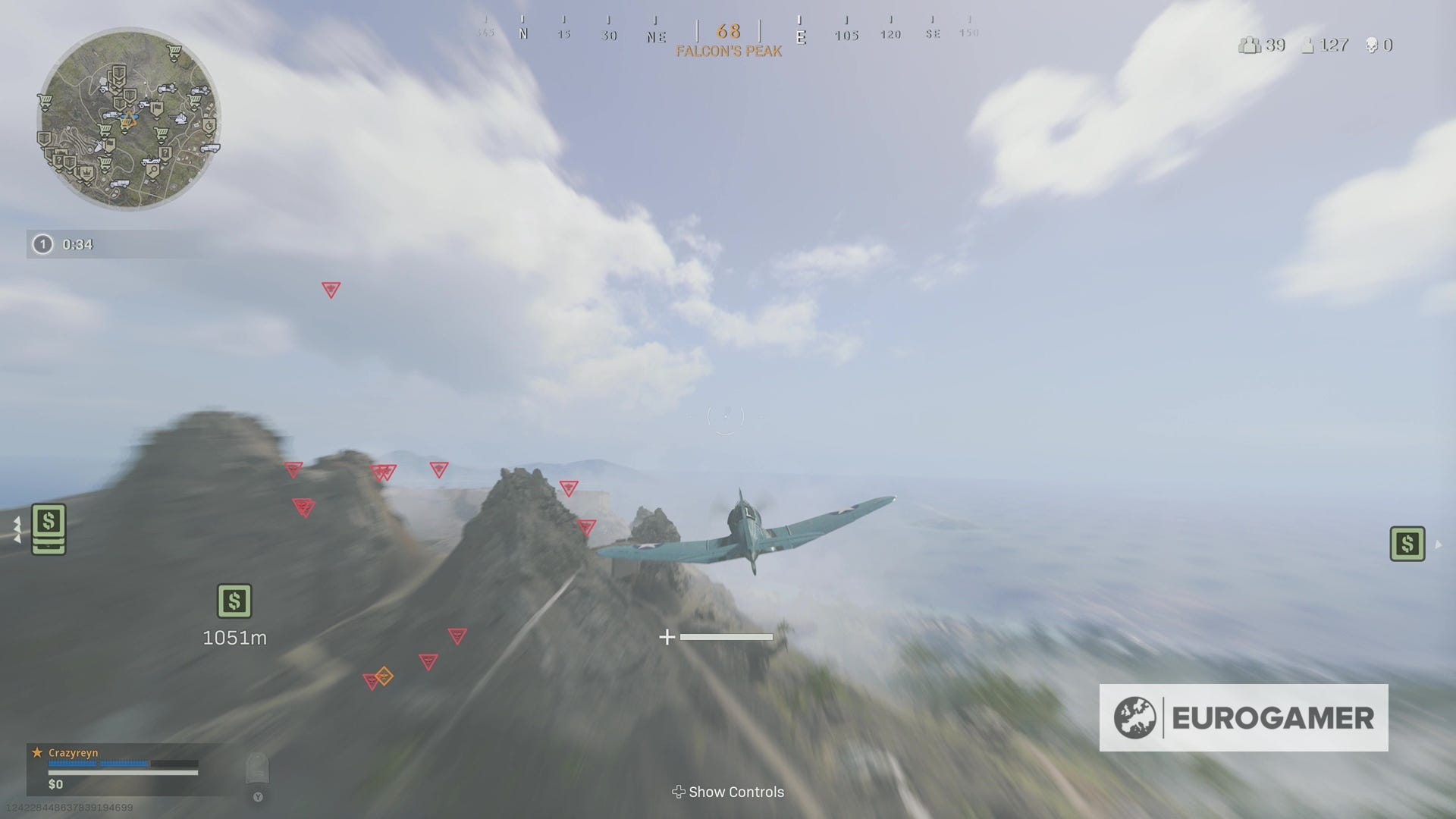Select the crown icon in the minimap's lower left
The height and width of the screenshot is (819, 1456).
86,172
